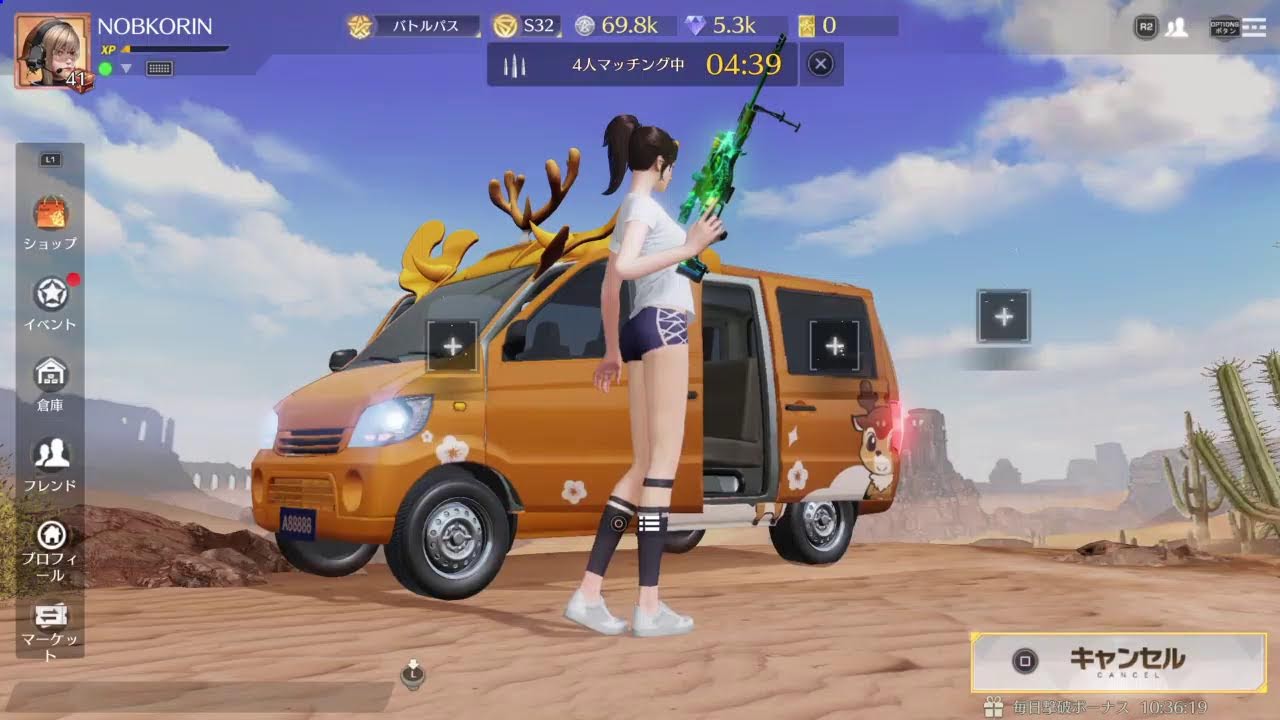This screenshot has width=1280, height=720.
Task: Open the friends silhouette icon at top right
Action: [x=1177, y=27]
